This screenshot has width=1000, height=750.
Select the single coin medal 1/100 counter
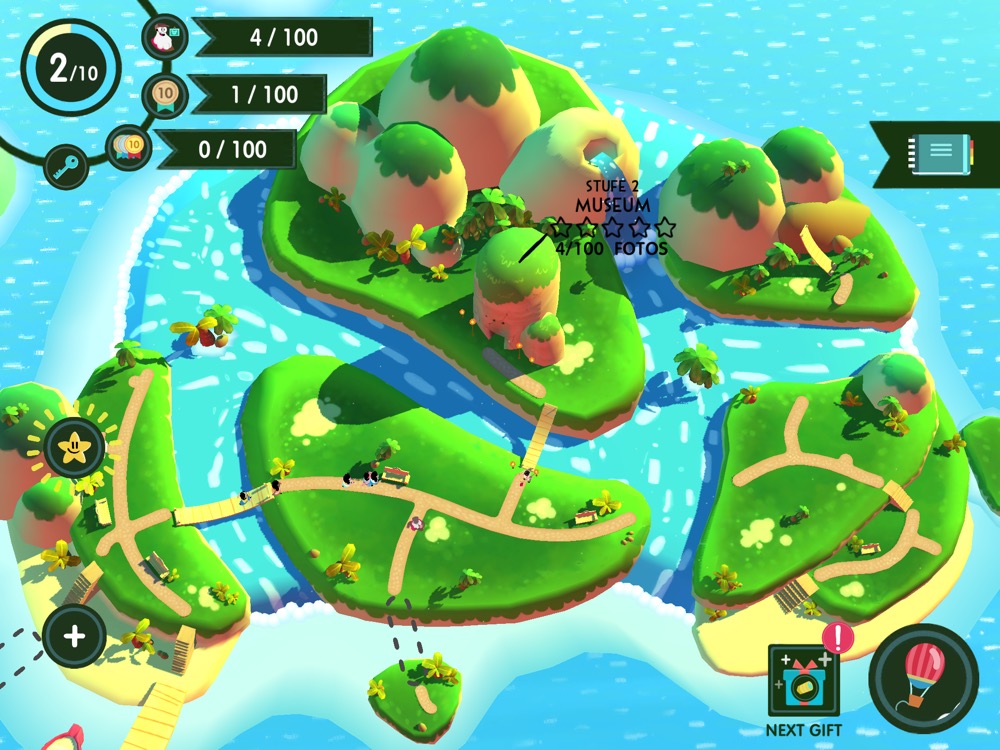[258, 94]
